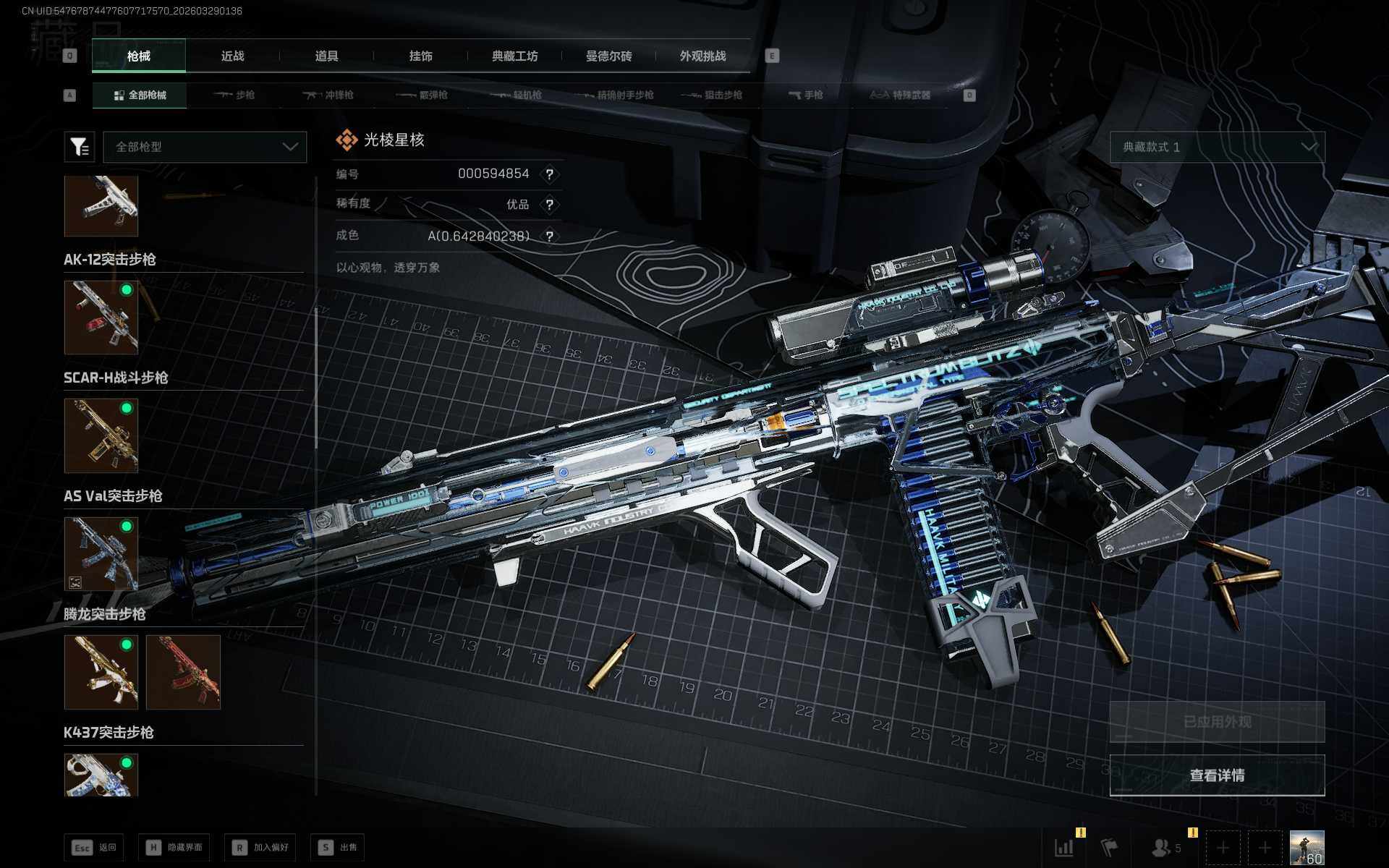The width and height of the screenshot is (1389, 868).
Task: Open the player avatar profile
Action: point(1307,847)
